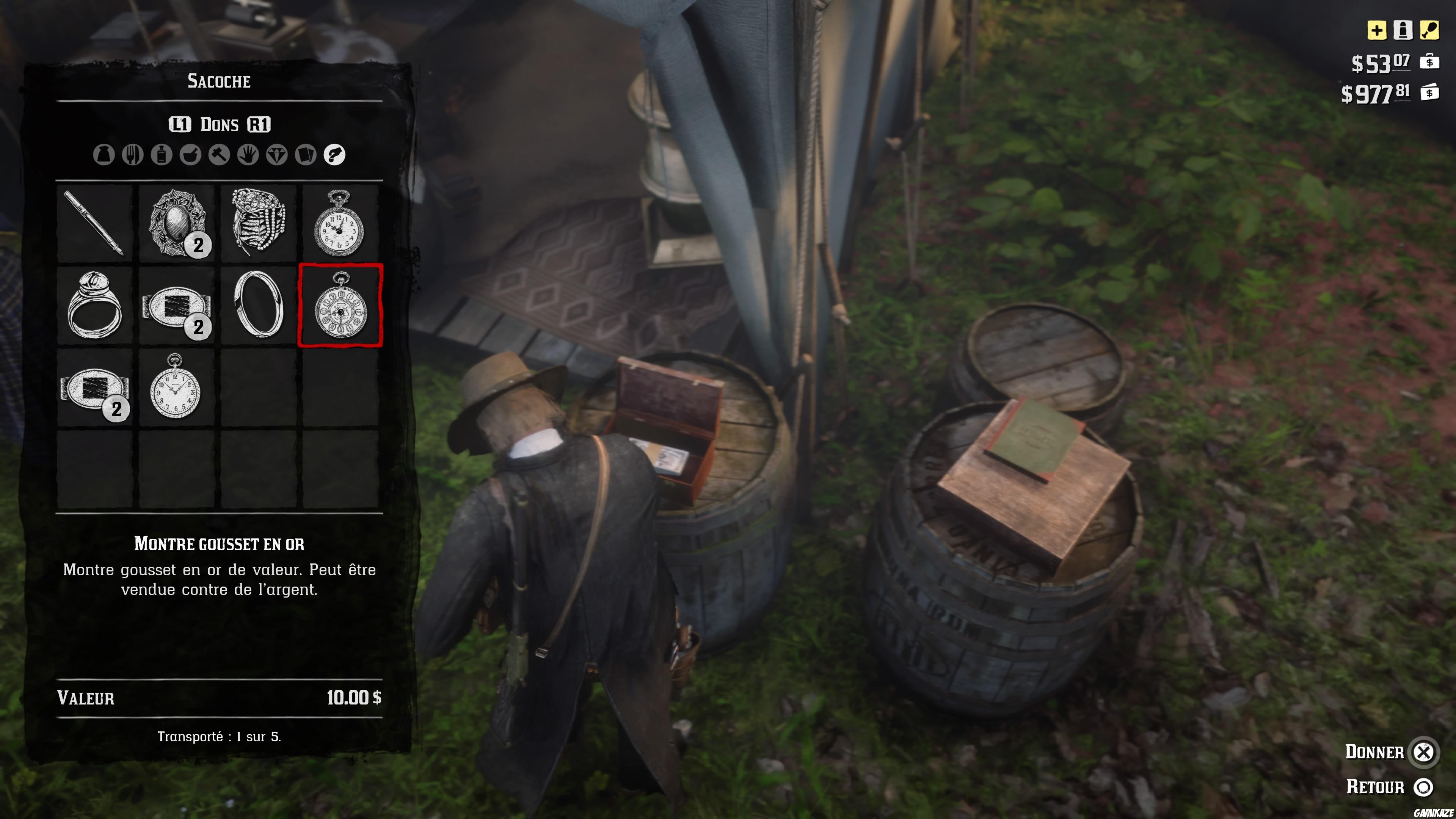1456x819 pixels.
Task: Switch to the tonic bottle tab
Action: coord(161,155)
